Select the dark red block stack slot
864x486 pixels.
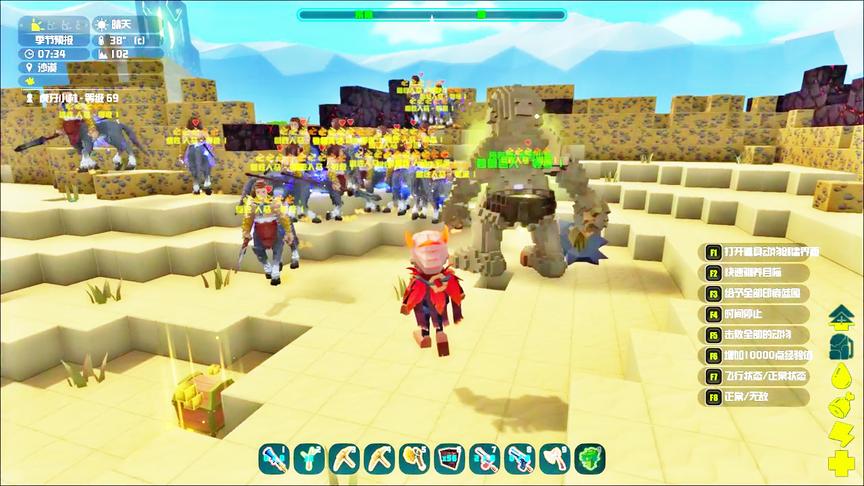(448, 459)
